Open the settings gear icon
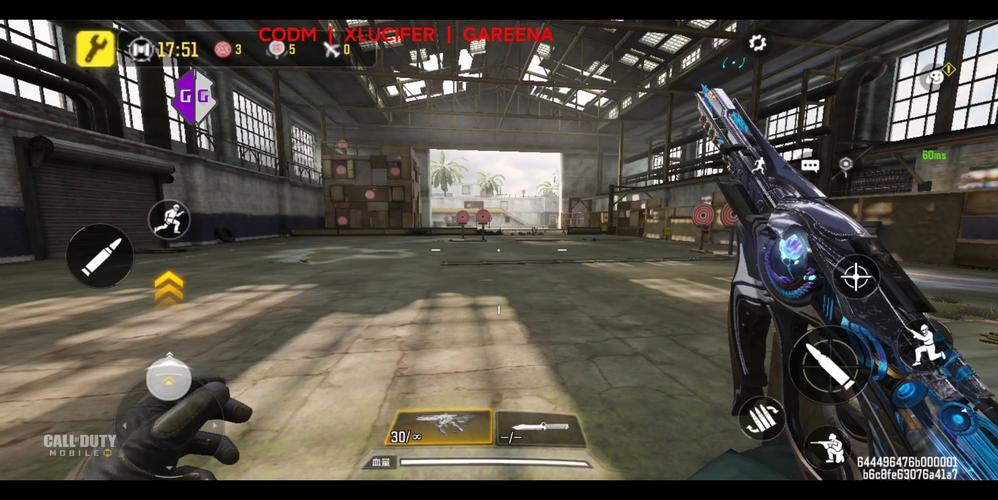Viewport: 998px width, 500px height. pos(757,43)
